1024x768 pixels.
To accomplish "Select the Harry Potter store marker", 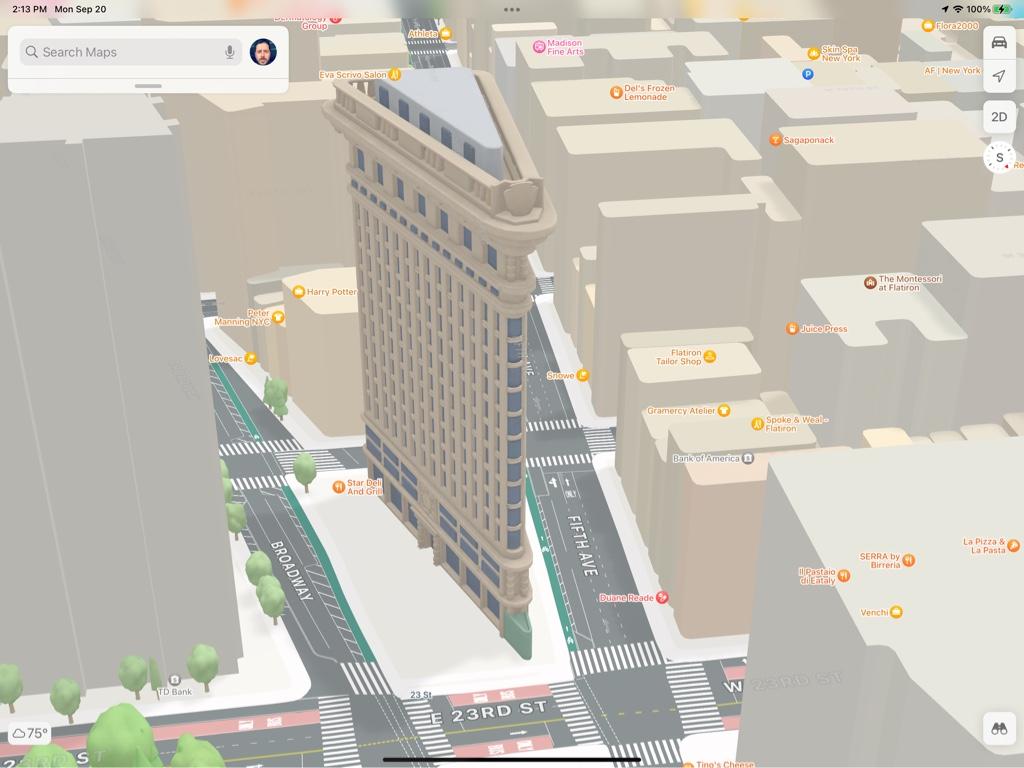I will click(x=299, y=292).
